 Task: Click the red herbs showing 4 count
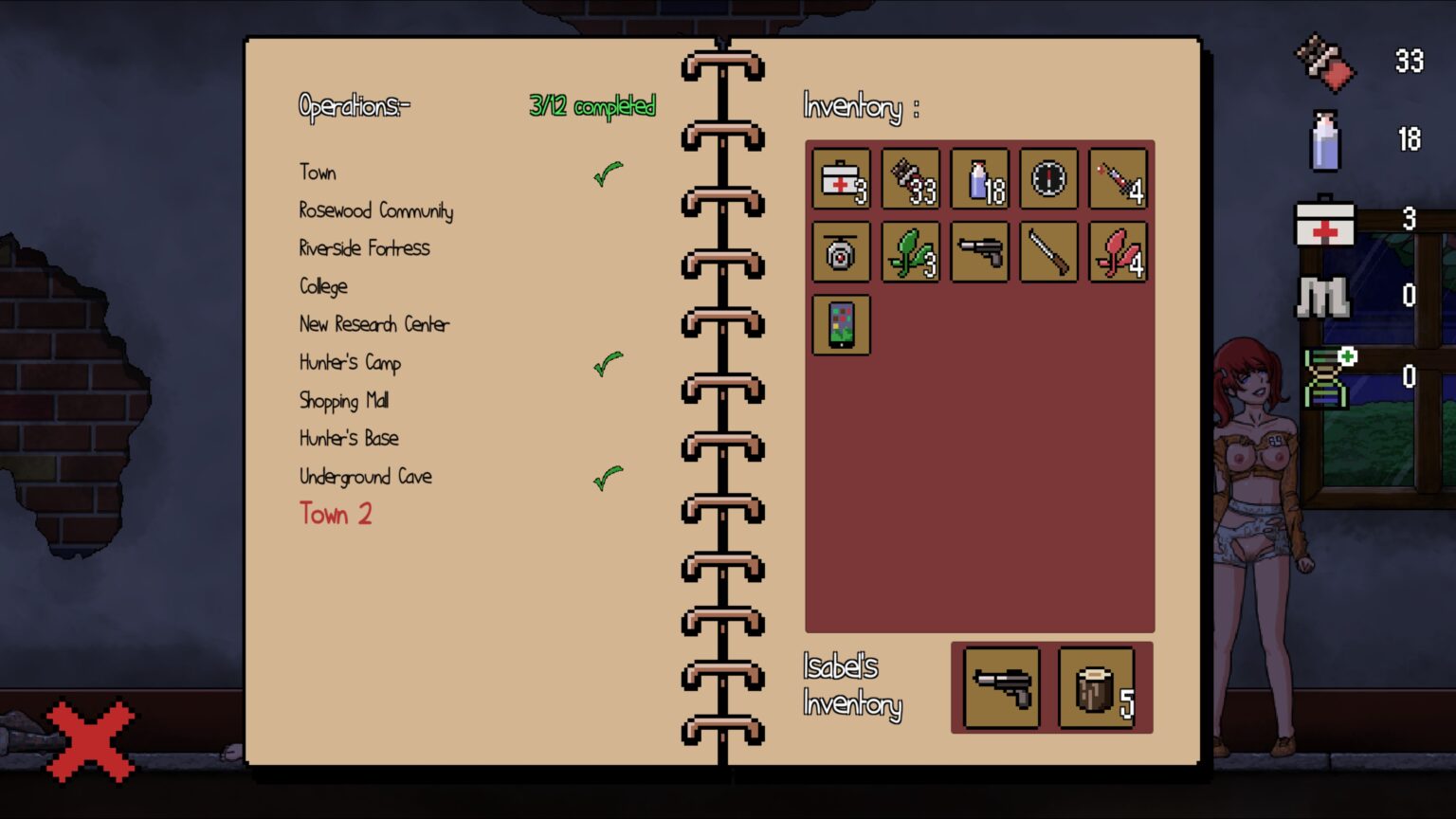1118,251
